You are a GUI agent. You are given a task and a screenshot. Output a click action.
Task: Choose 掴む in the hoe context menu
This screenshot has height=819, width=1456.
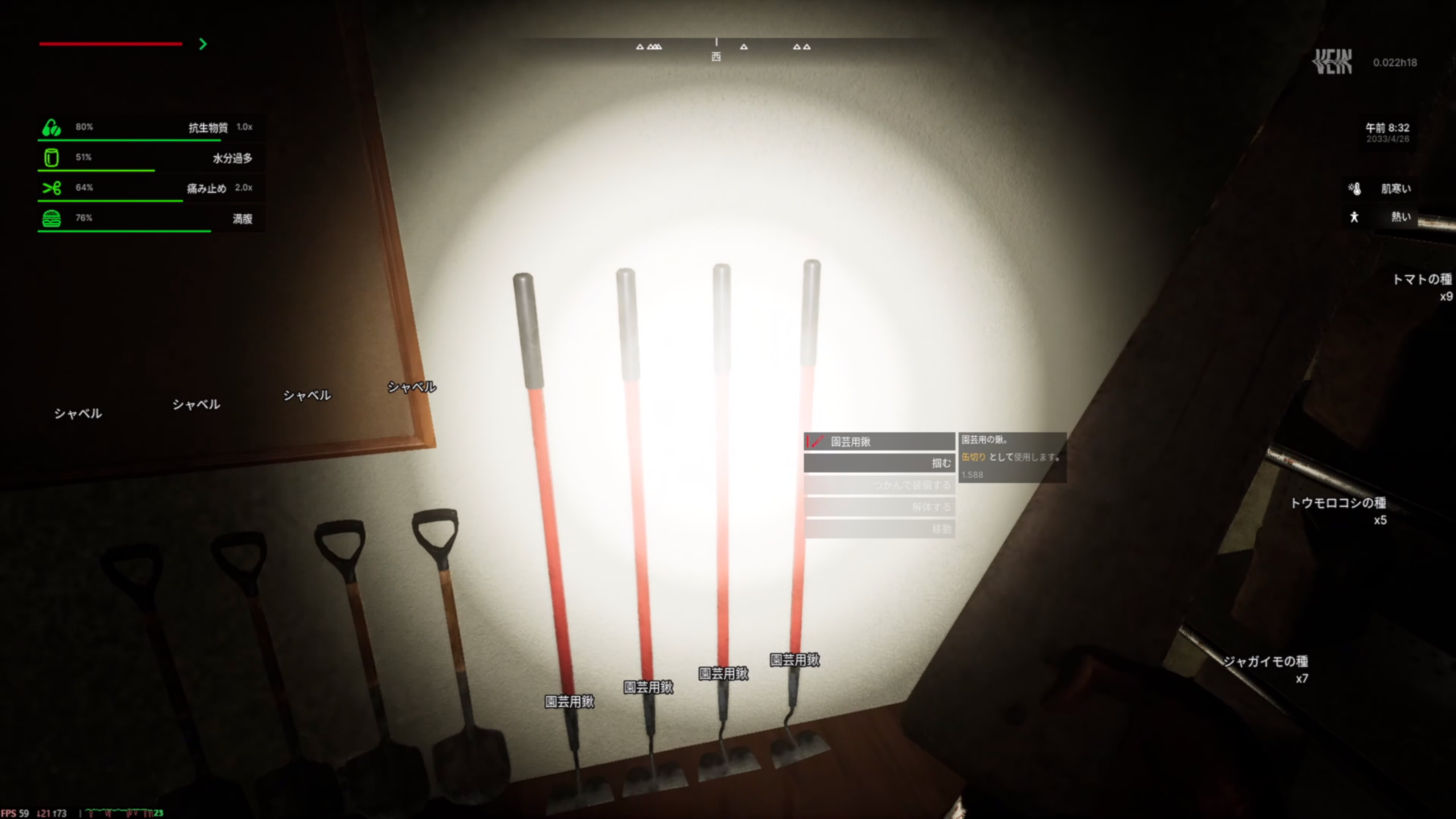pos(879,463)
